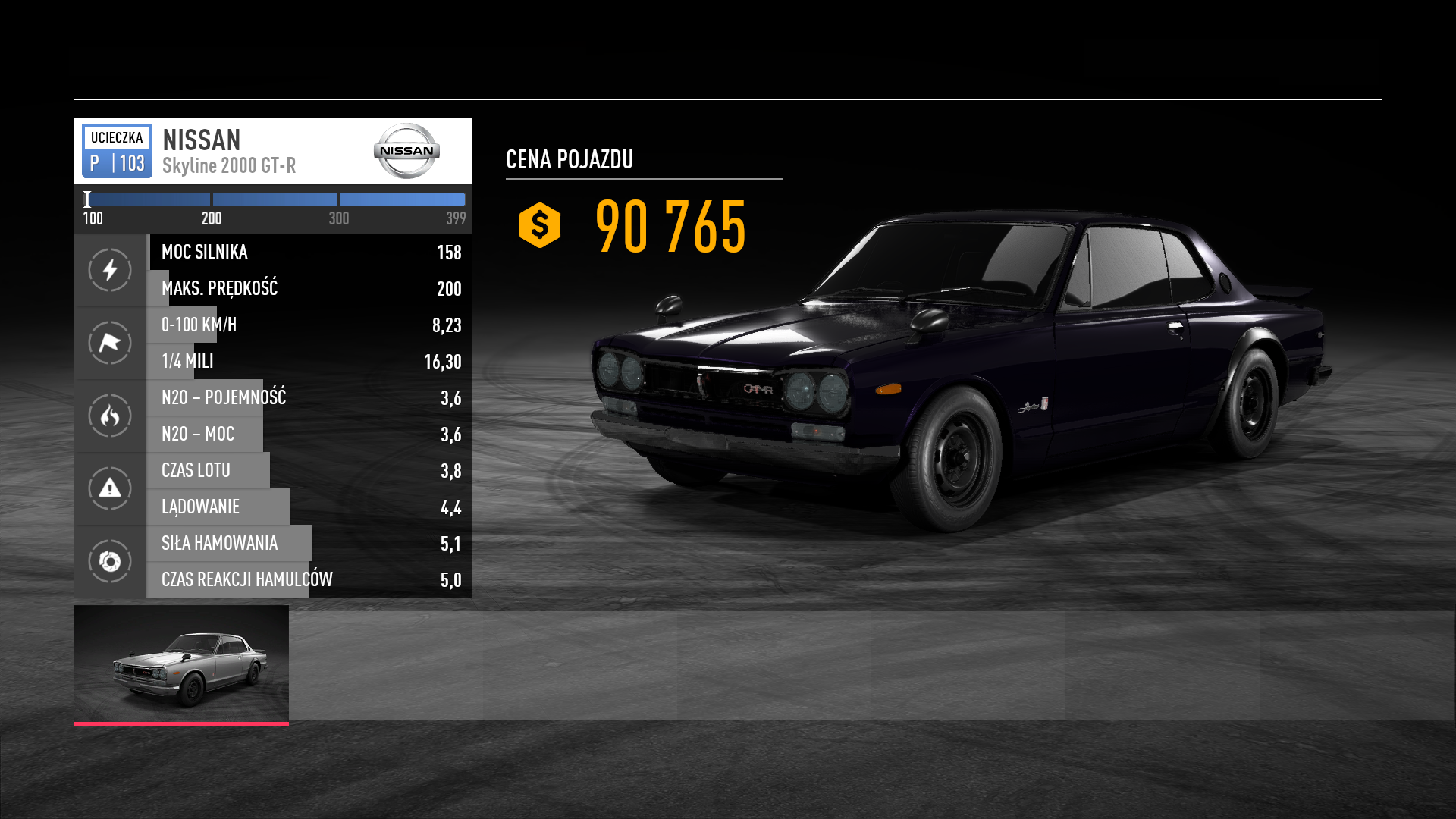
Task: Click the lightning bolt engine power icon
Action: (x=110, y=270)
